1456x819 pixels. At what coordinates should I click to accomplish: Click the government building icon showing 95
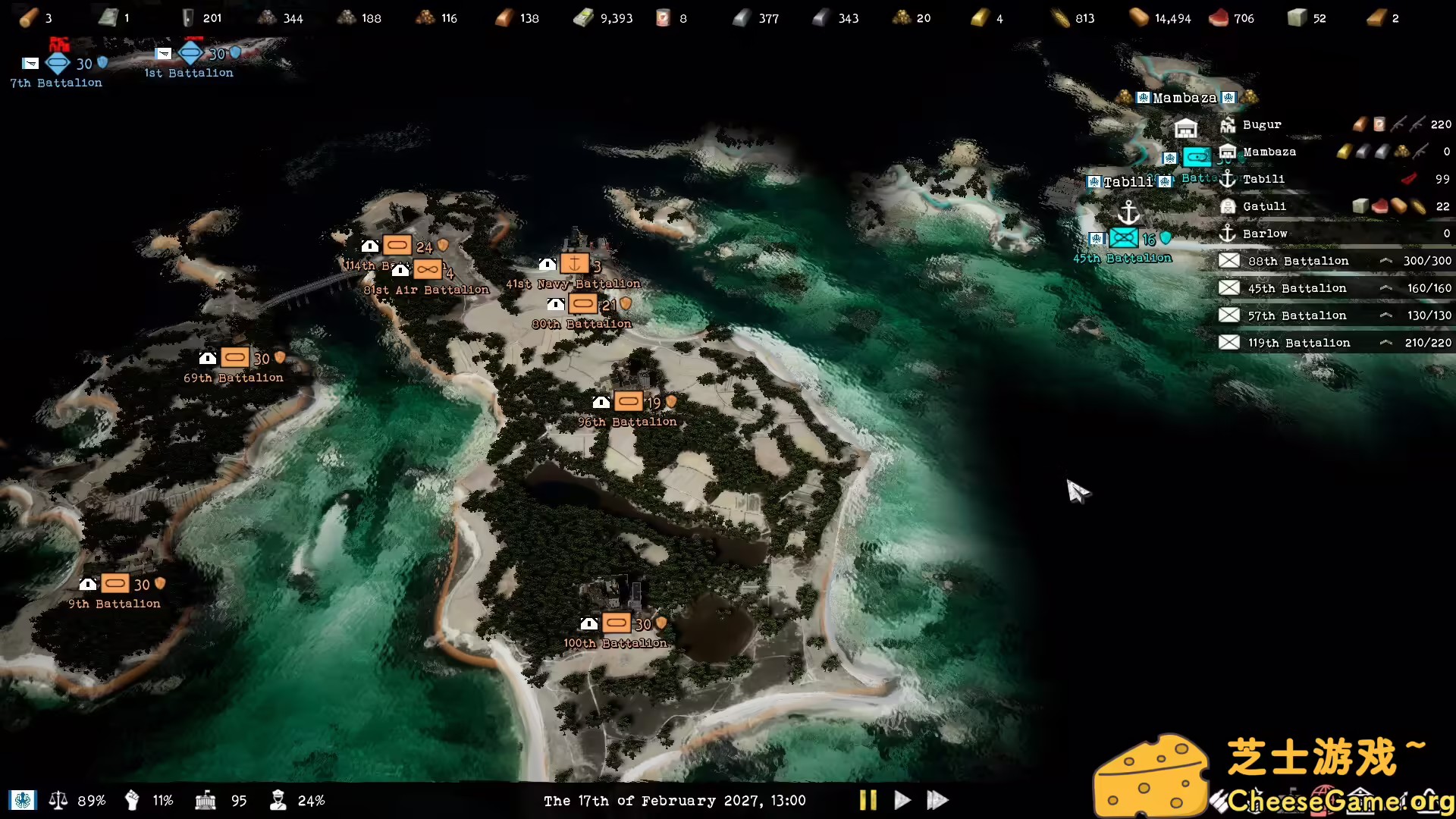point(206,800)
